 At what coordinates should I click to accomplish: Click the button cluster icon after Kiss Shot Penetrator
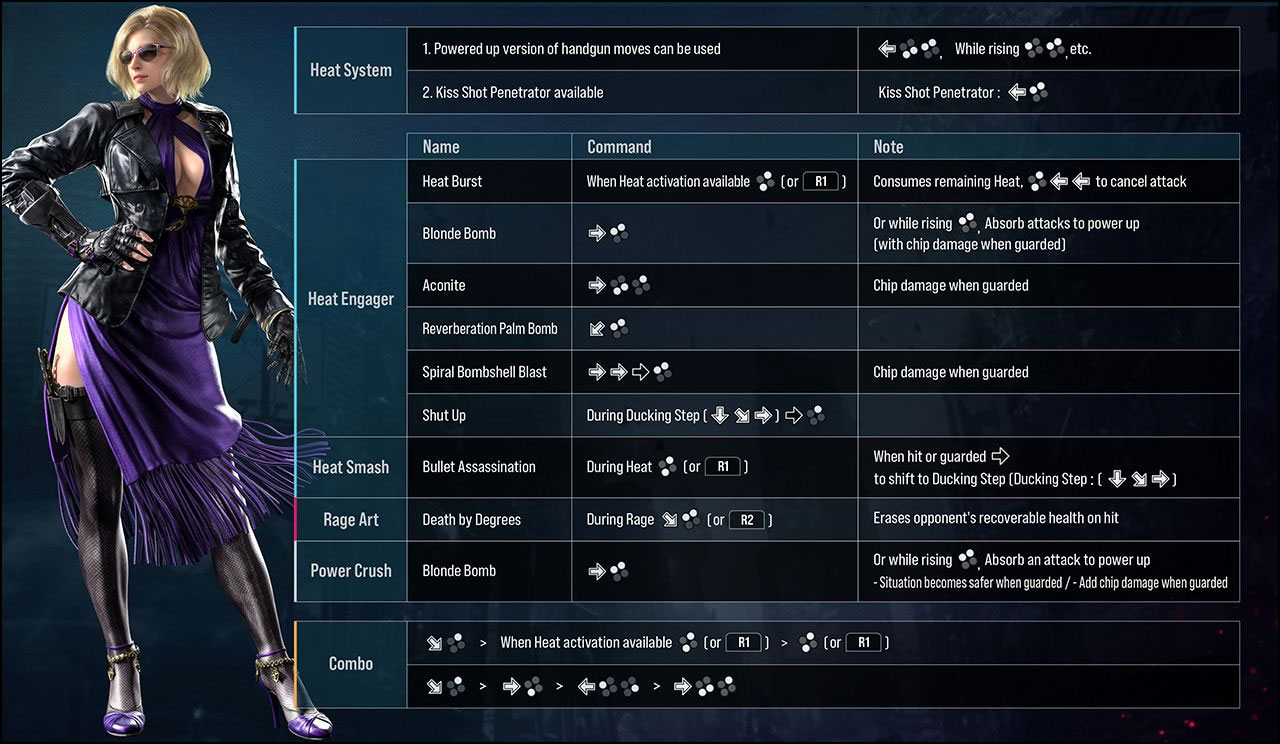(x=1036, y=91)
